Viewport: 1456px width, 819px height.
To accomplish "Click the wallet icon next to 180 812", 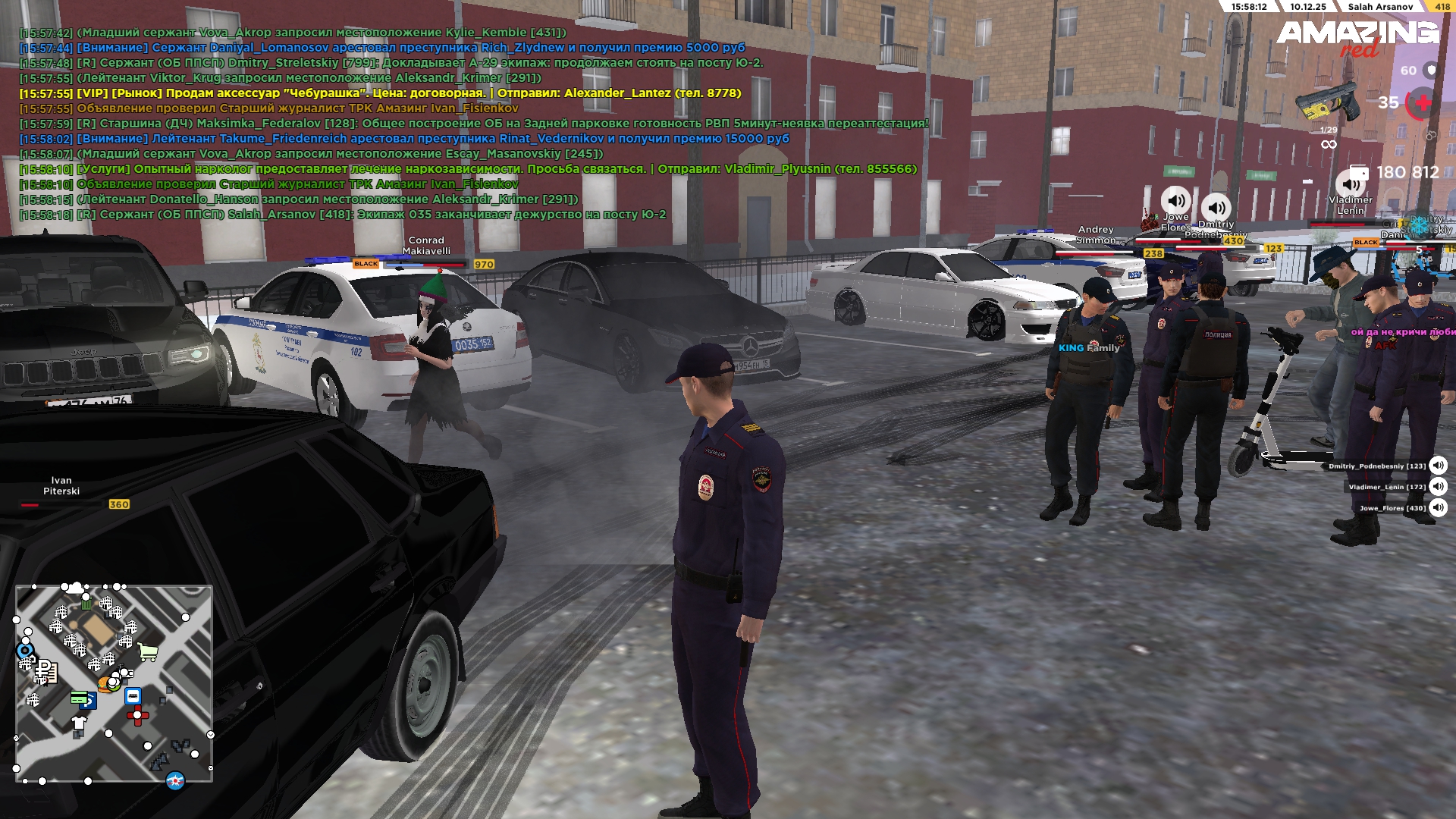I will click(x=1358, y=172).
